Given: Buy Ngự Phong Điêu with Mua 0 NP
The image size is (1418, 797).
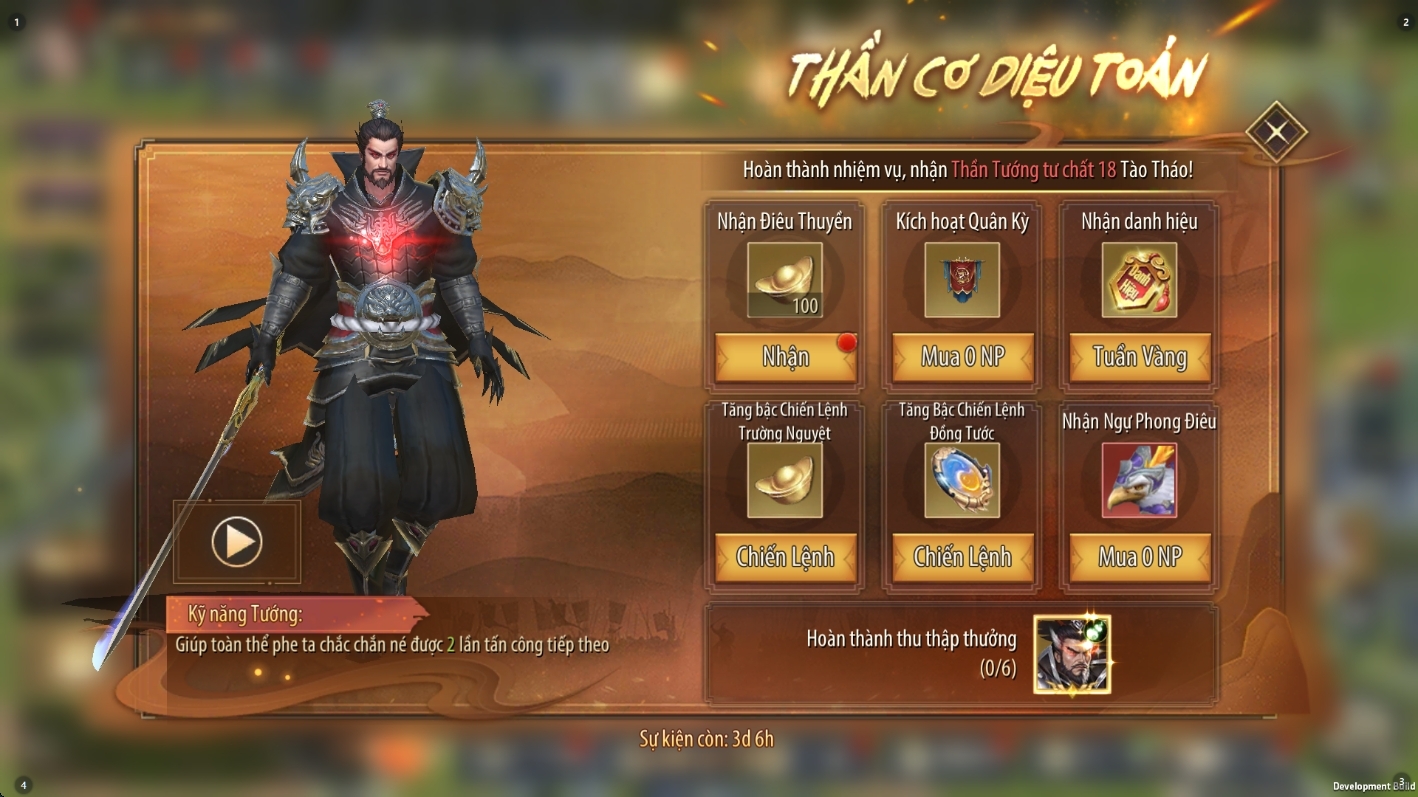Looking at the screenshot, I should tap(1139, 557).
